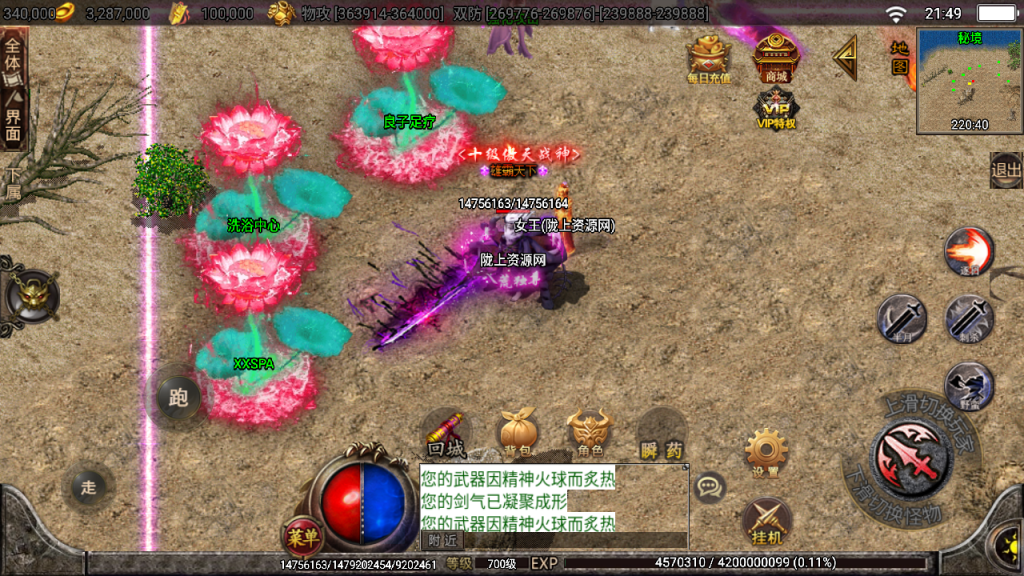Activate the fireball skill icon

point(968,251)
